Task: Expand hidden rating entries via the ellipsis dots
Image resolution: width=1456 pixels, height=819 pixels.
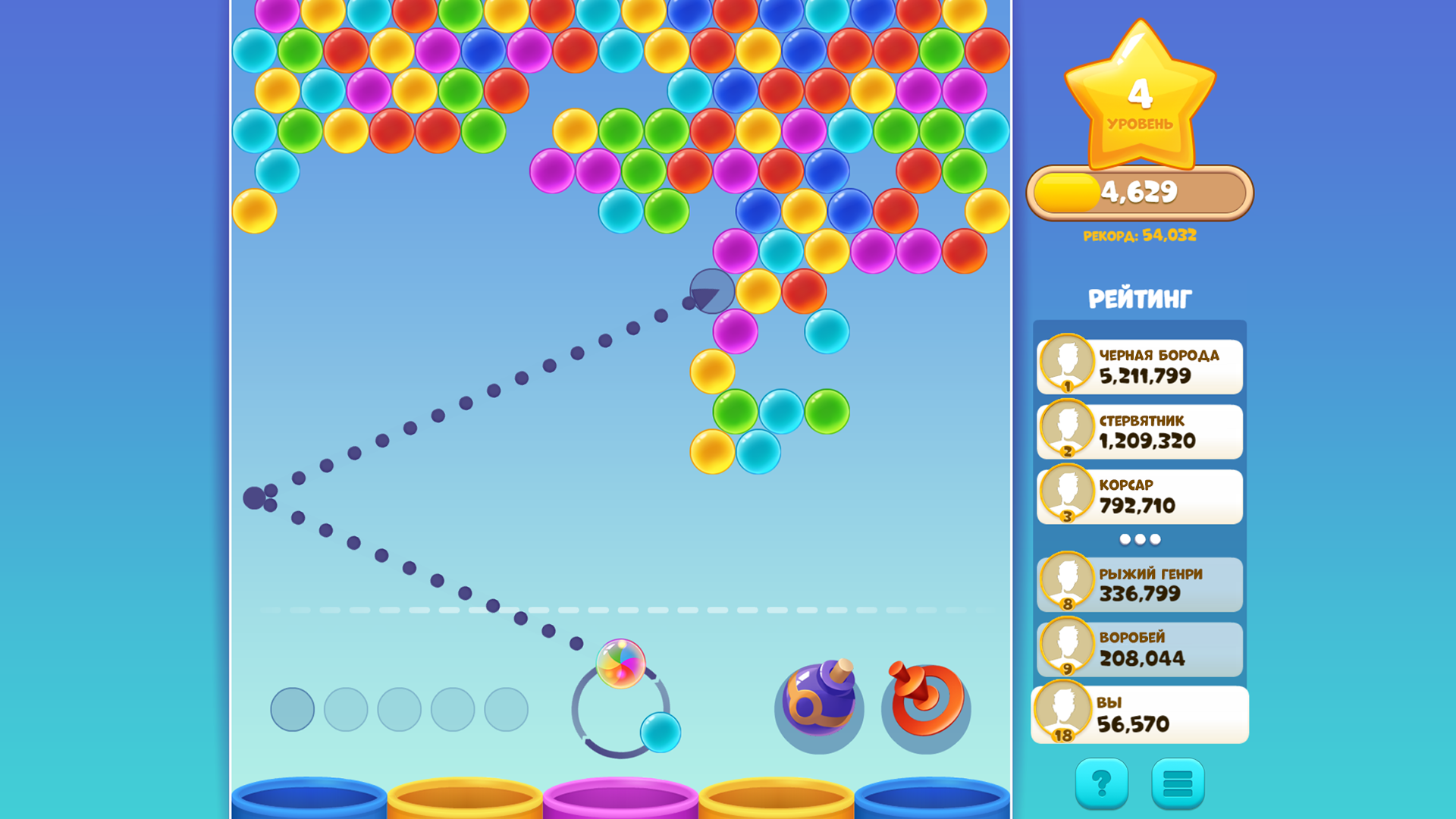Action: [x=1138, y=538]
